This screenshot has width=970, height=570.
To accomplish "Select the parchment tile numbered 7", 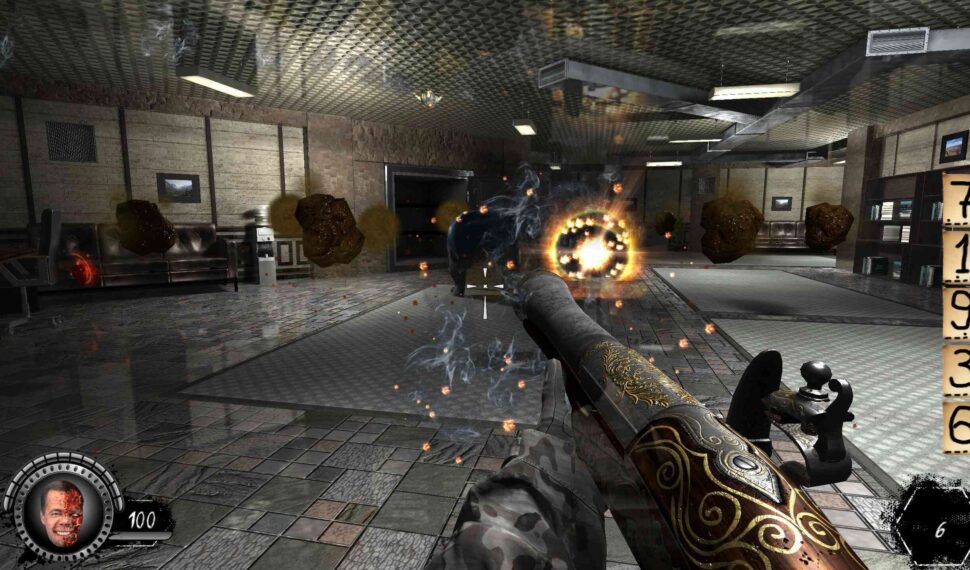I will [x=957, y=200].
